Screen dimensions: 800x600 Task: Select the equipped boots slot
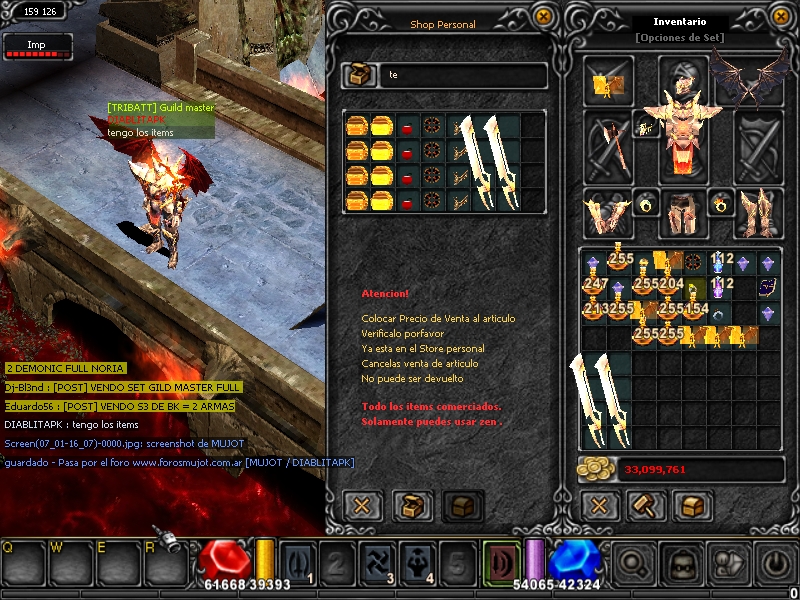click(x=758, y=213)
